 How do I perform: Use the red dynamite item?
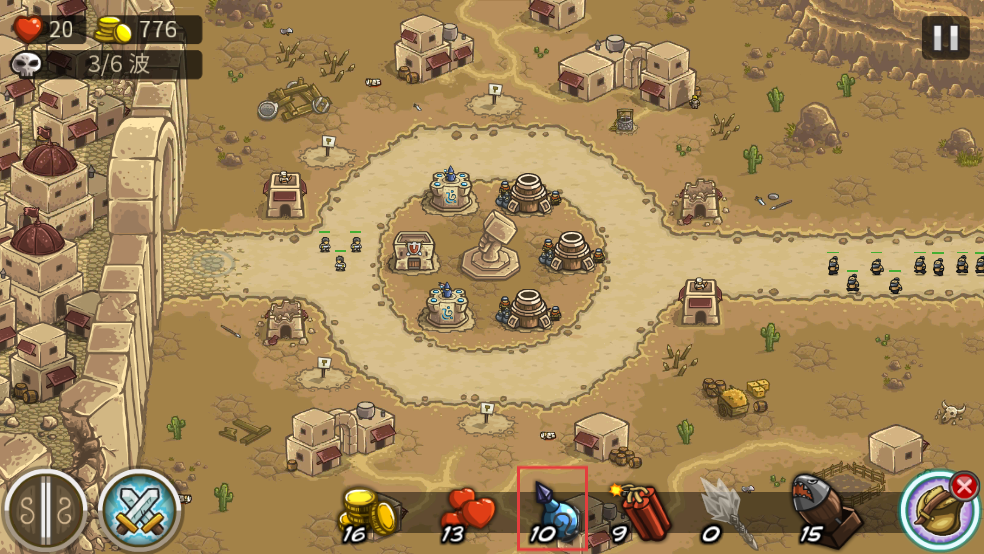click(640, 510)
